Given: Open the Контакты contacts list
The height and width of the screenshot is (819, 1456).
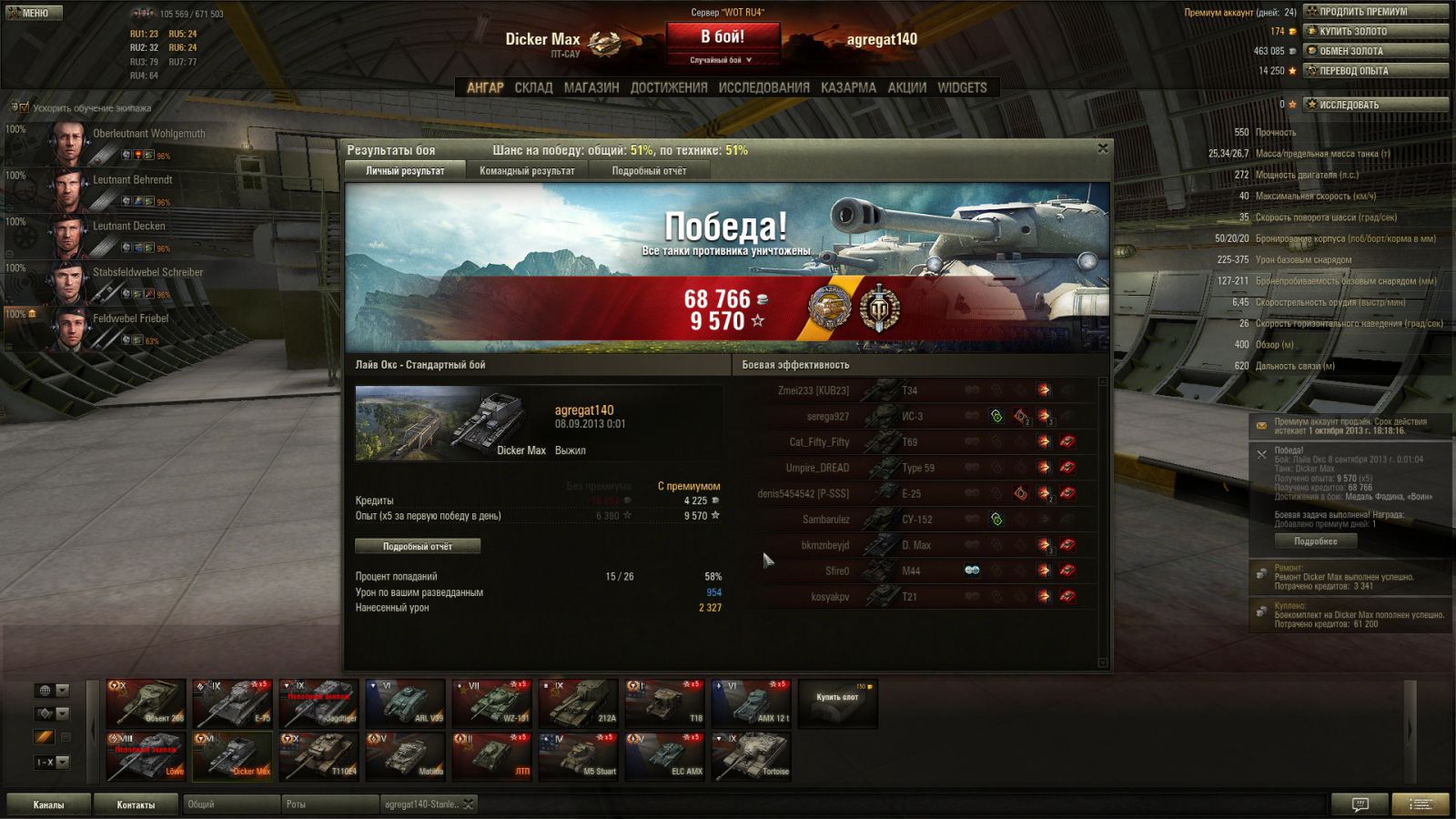Looking at the screenshot, I should pos(136,804).
